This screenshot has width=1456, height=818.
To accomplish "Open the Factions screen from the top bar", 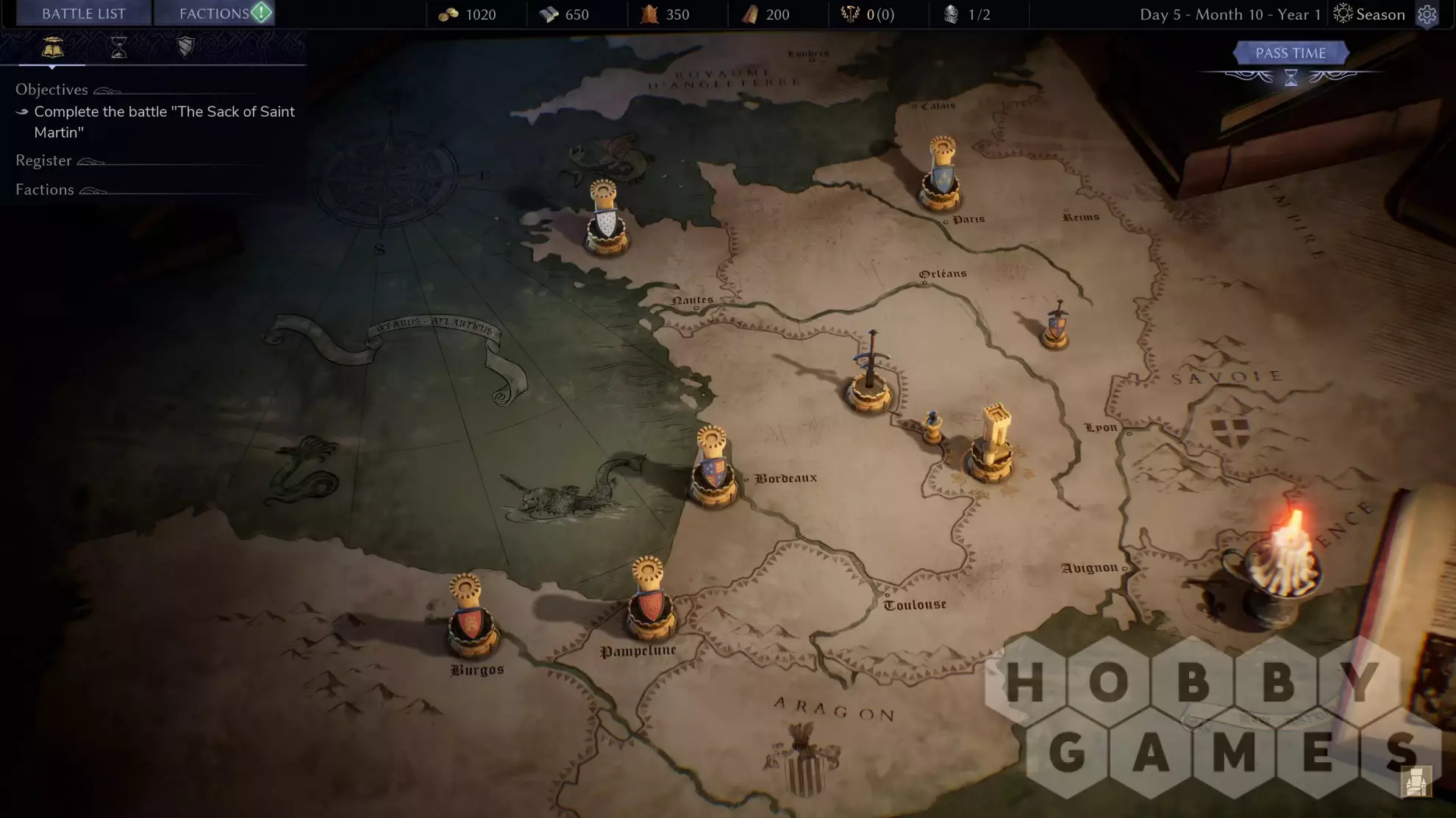I will (215, 14).
